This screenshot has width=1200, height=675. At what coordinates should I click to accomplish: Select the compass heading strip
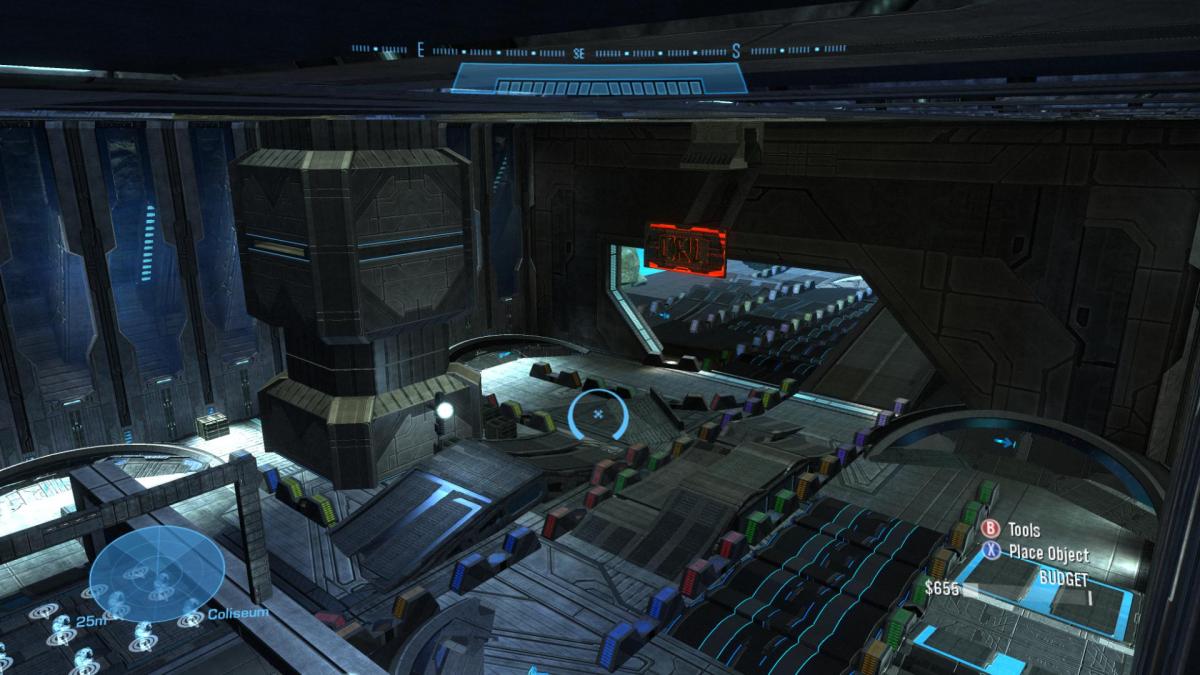(598, 49)
